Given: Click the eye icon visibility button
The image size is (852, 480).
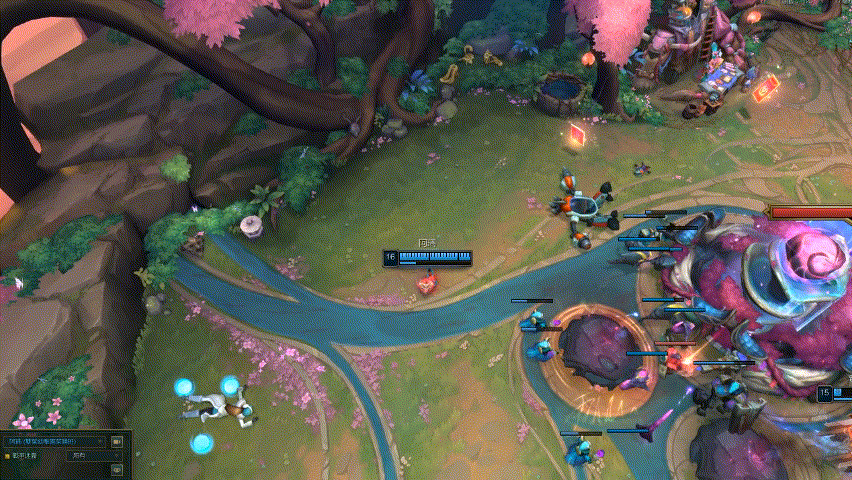Looking at the screenshot, I should pyautogui.click(x=118, y=469).
